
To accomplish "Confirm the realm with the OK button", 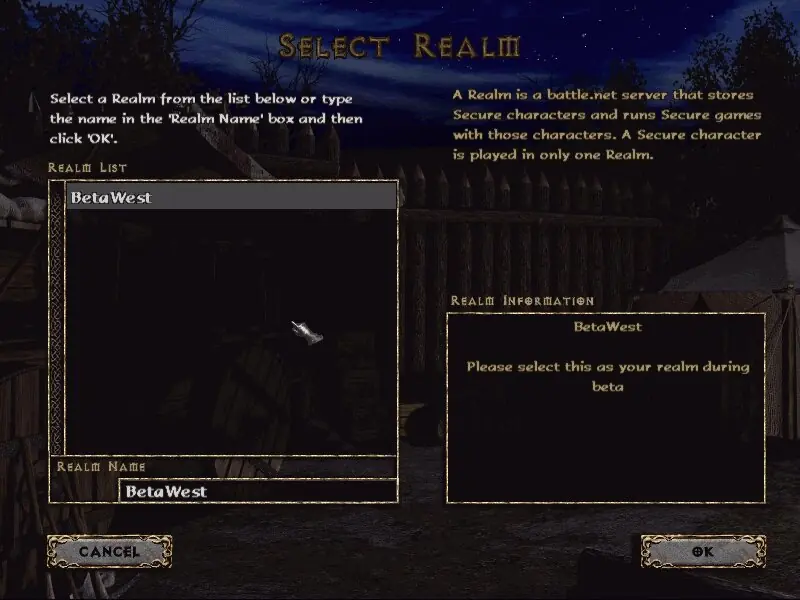I will click(702, 551).
